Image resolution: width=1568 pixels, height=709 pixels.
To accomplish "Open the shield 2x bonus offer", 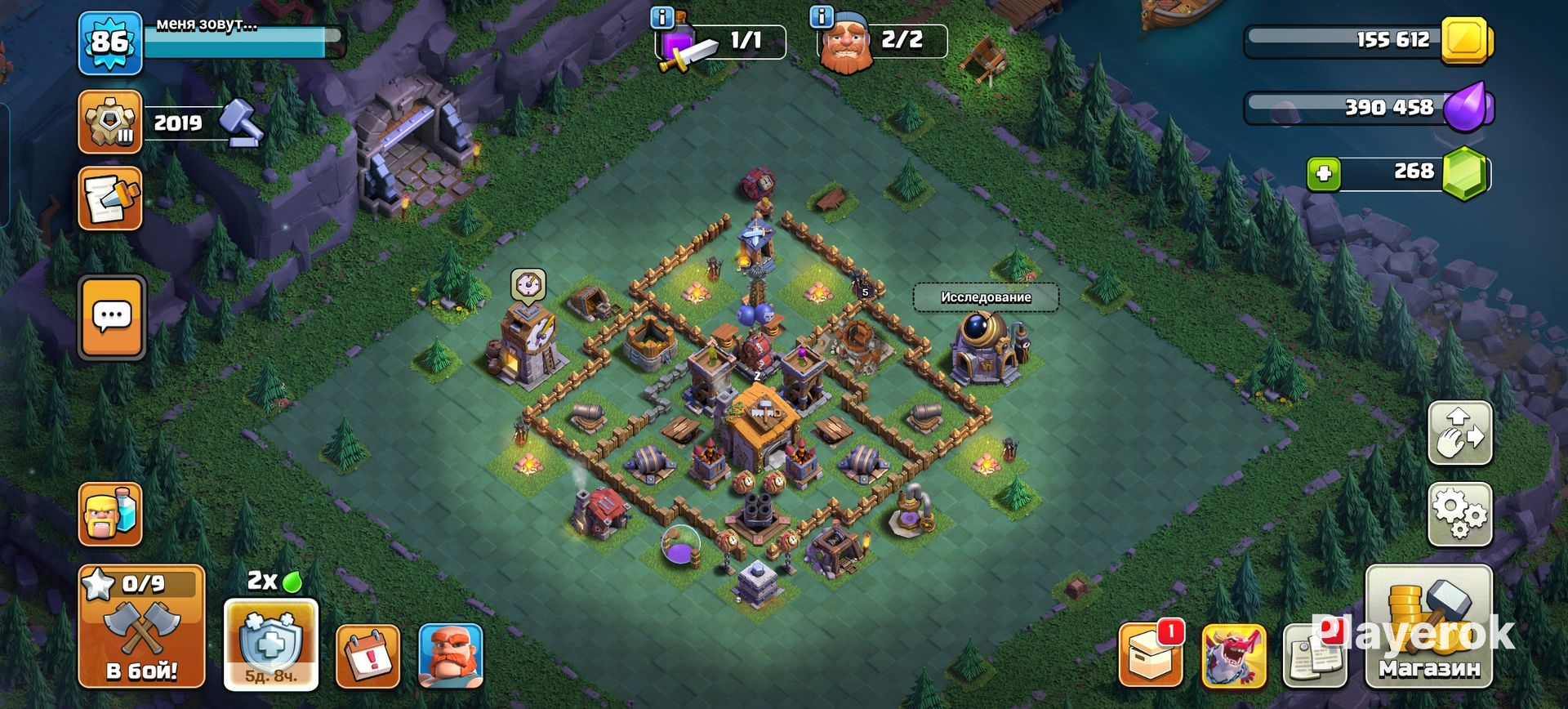I will pyautogui.click(x=270, y=644).
